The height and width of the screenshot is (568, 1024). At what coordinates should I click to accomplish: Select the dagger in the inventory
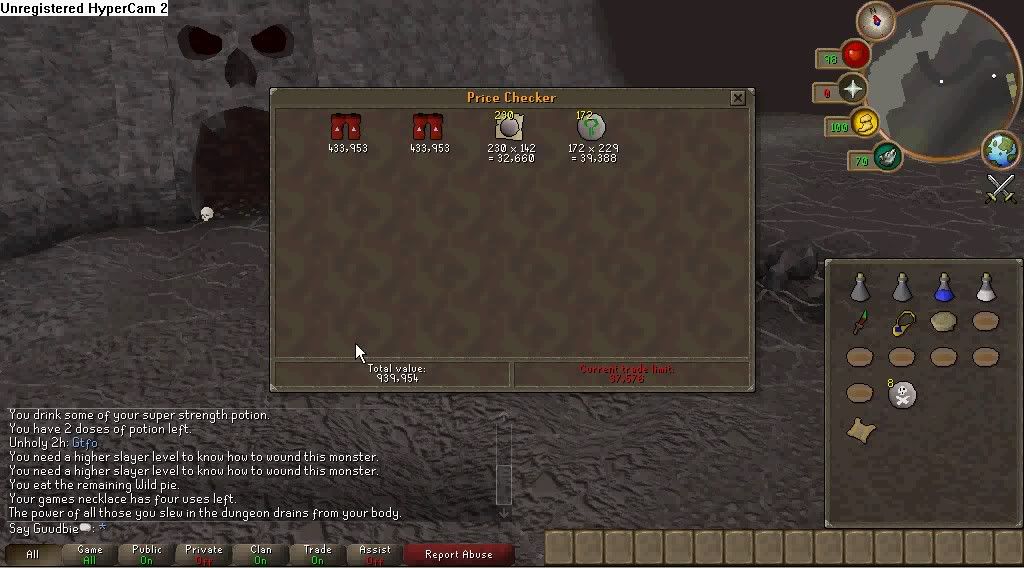(x=860, y=323)
